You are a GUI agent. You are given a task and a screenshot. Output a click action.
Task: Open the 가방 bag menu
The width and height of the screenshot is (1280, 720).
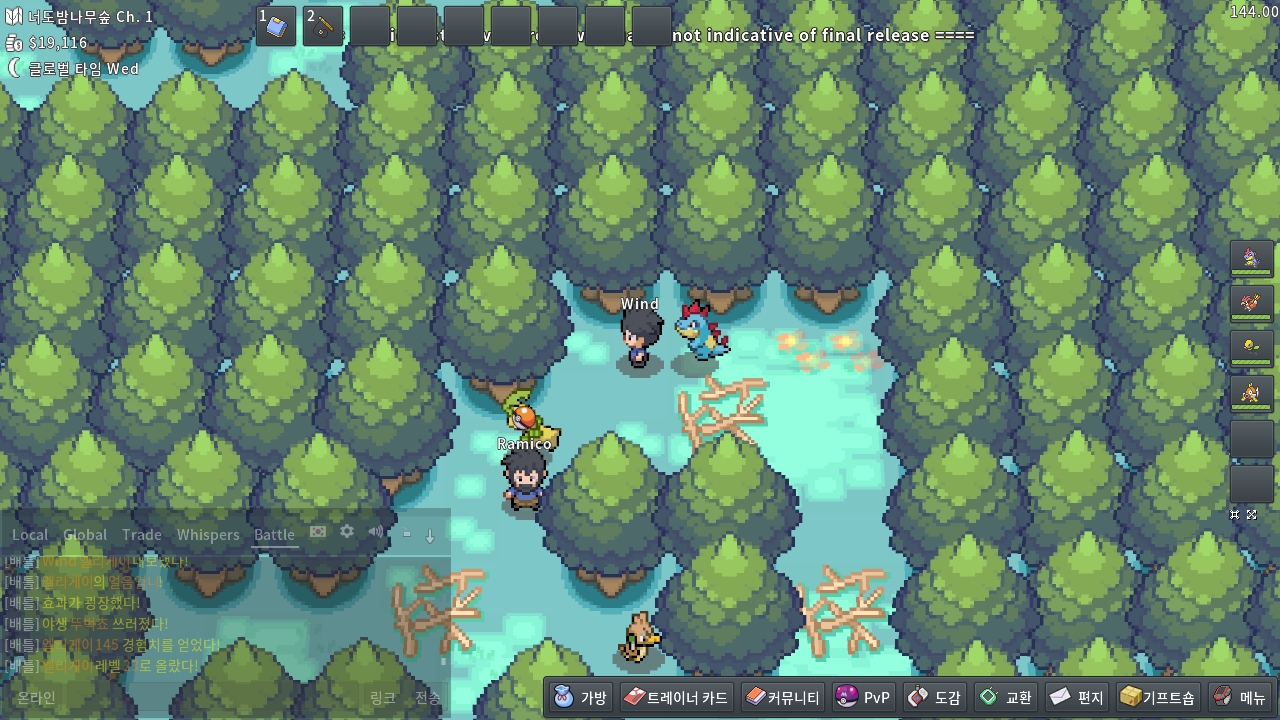pyautogui.click(x=581, y=697)
